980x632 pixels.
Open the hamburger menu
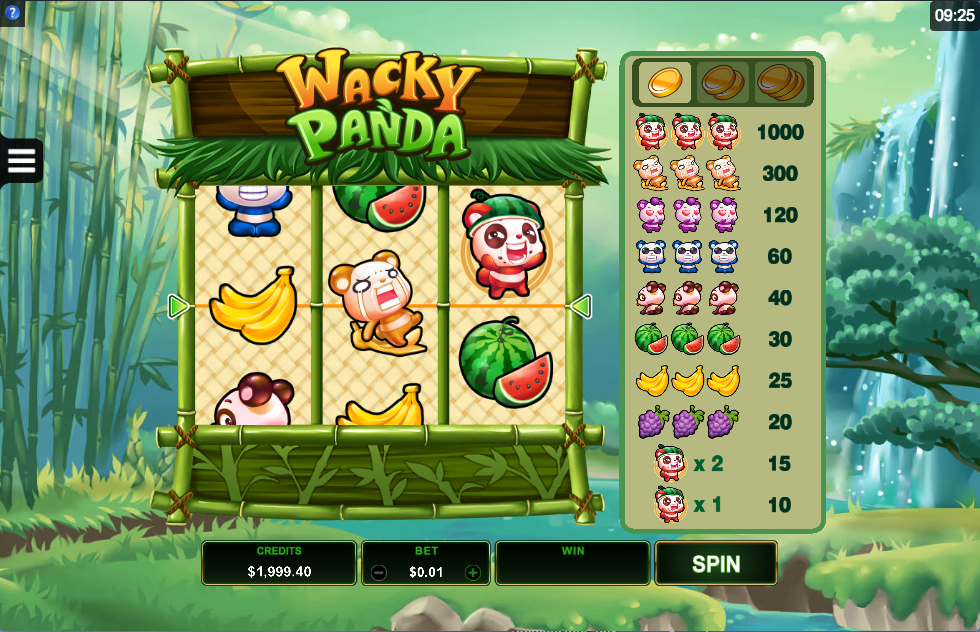coord(21,160)
